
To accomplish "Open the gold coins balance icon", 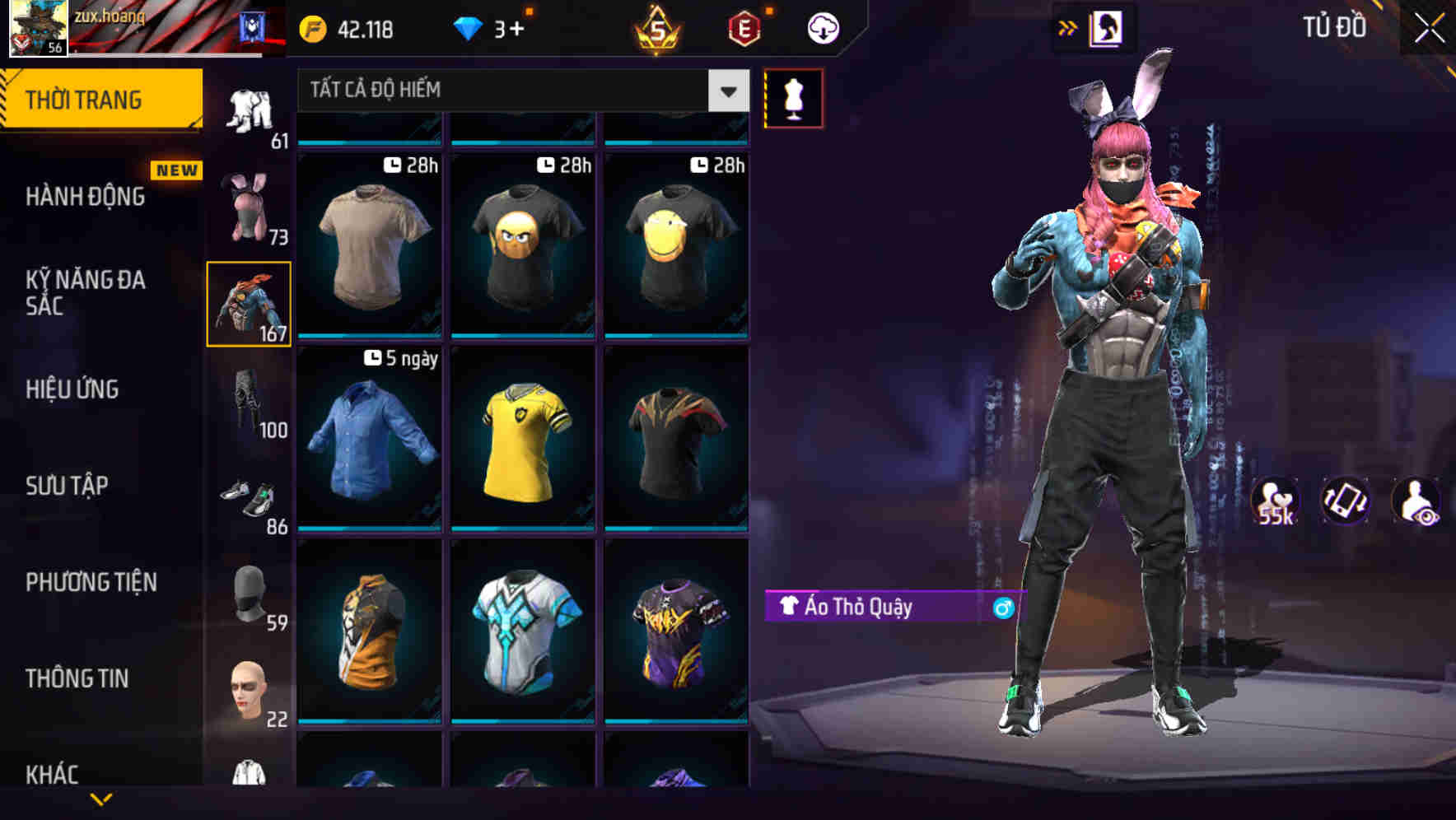I will coord(312,27).
